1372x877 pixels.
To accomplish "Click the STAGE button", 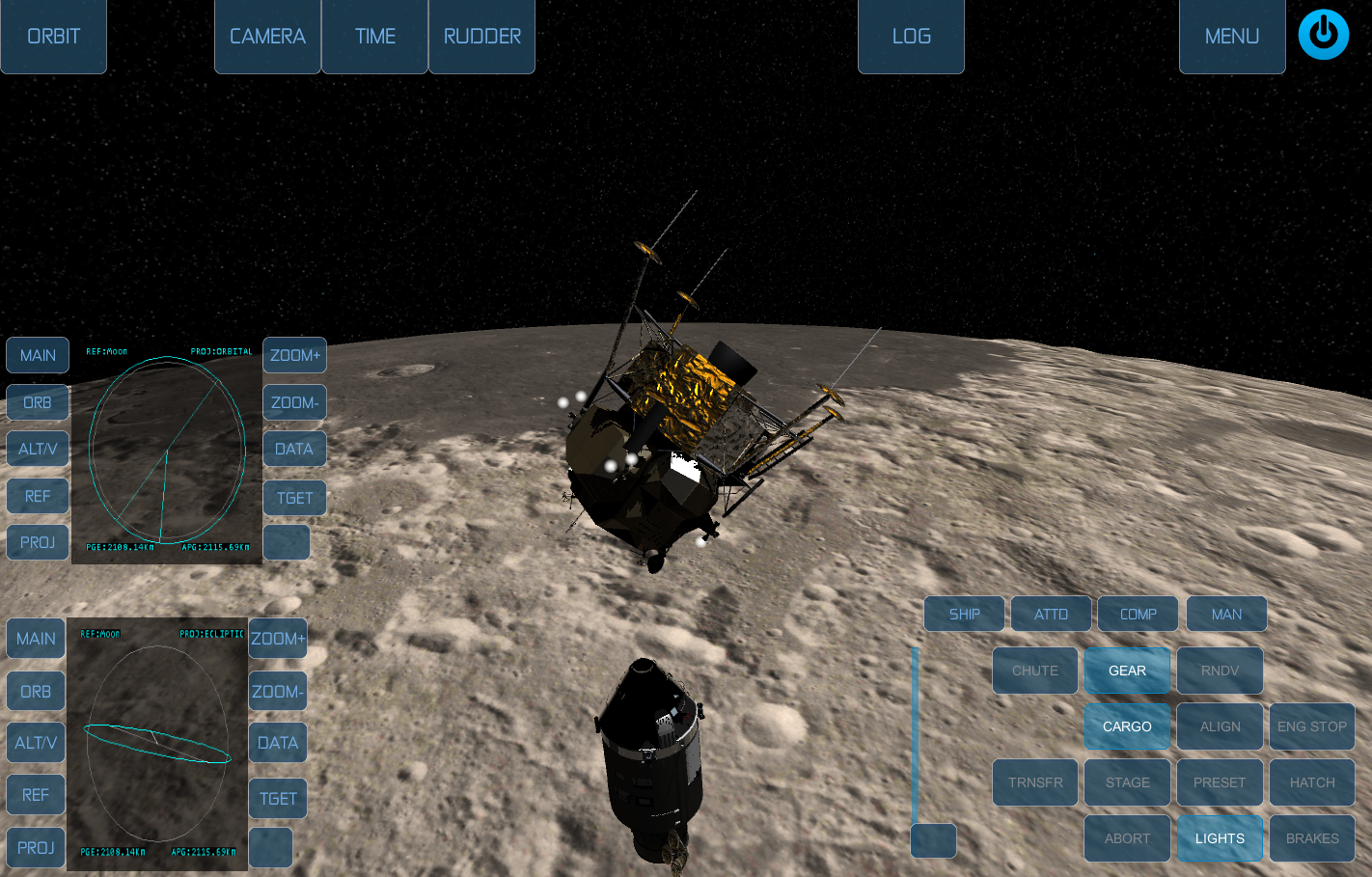I will coord(1127,782).
